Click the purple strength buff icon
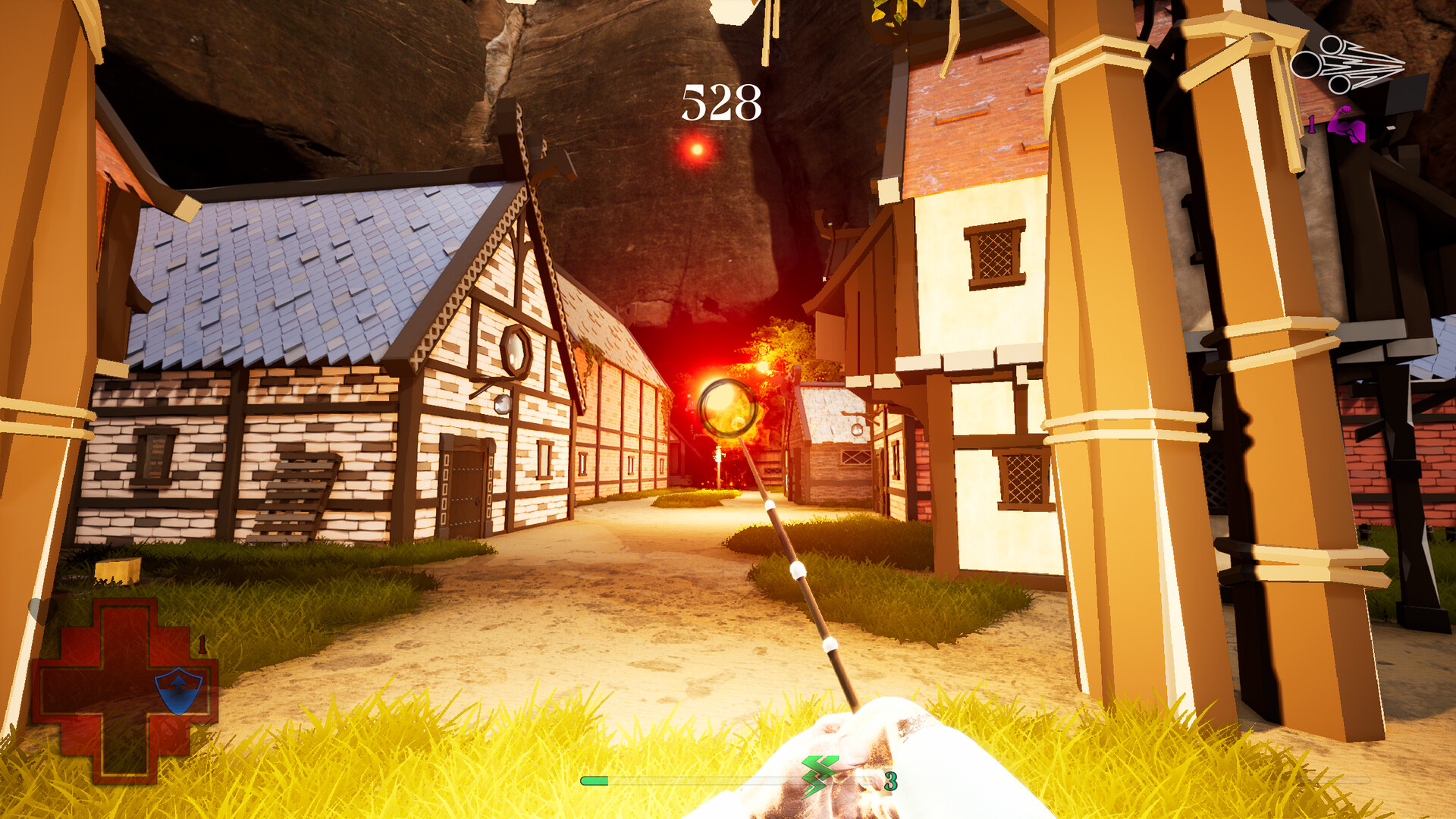 [x=1347, y=126]
